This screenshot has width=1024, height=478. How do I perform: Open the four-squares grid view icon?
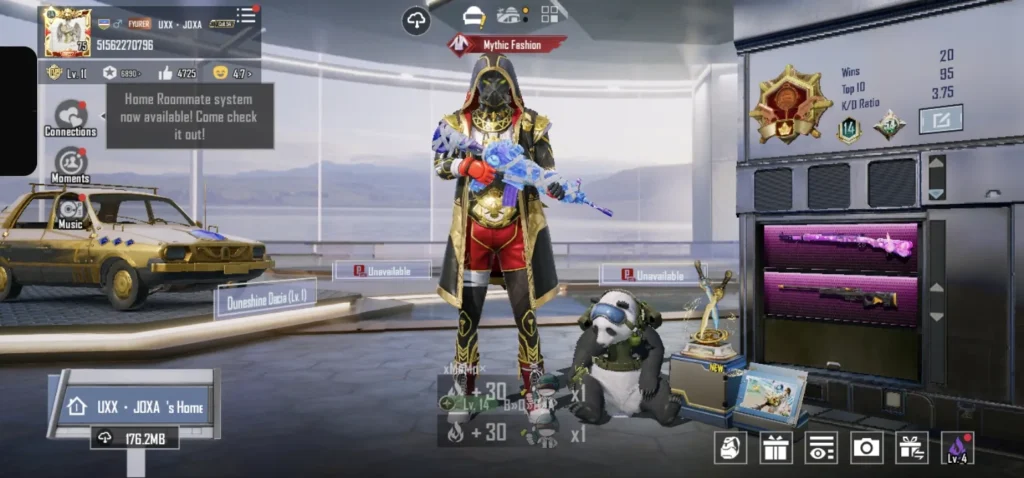(552, 14)
